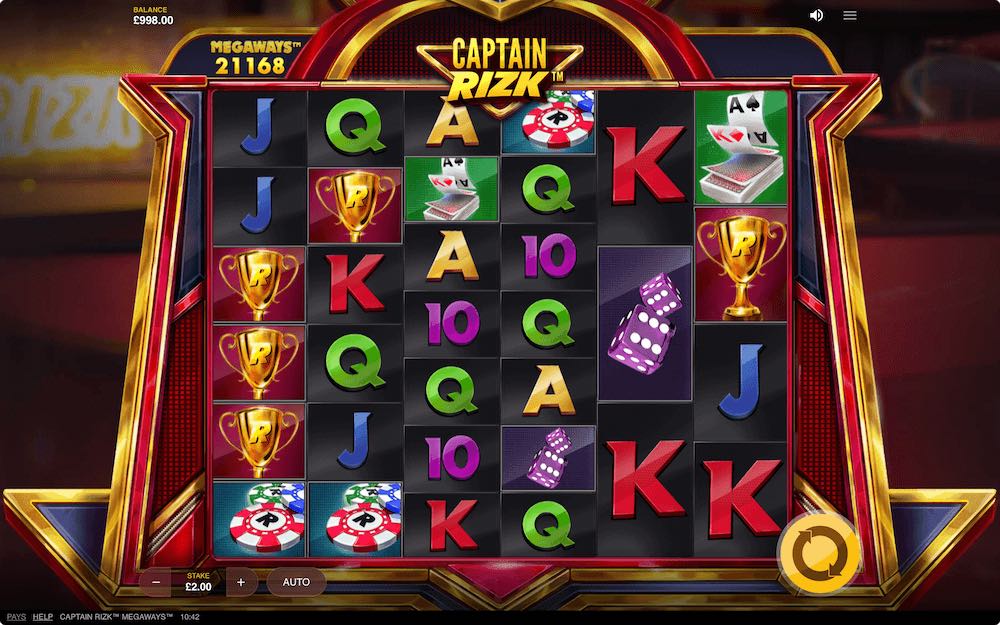Show the PAYS paytable
This screenshot has width=1000, height=625.
(x=16, y=617)
